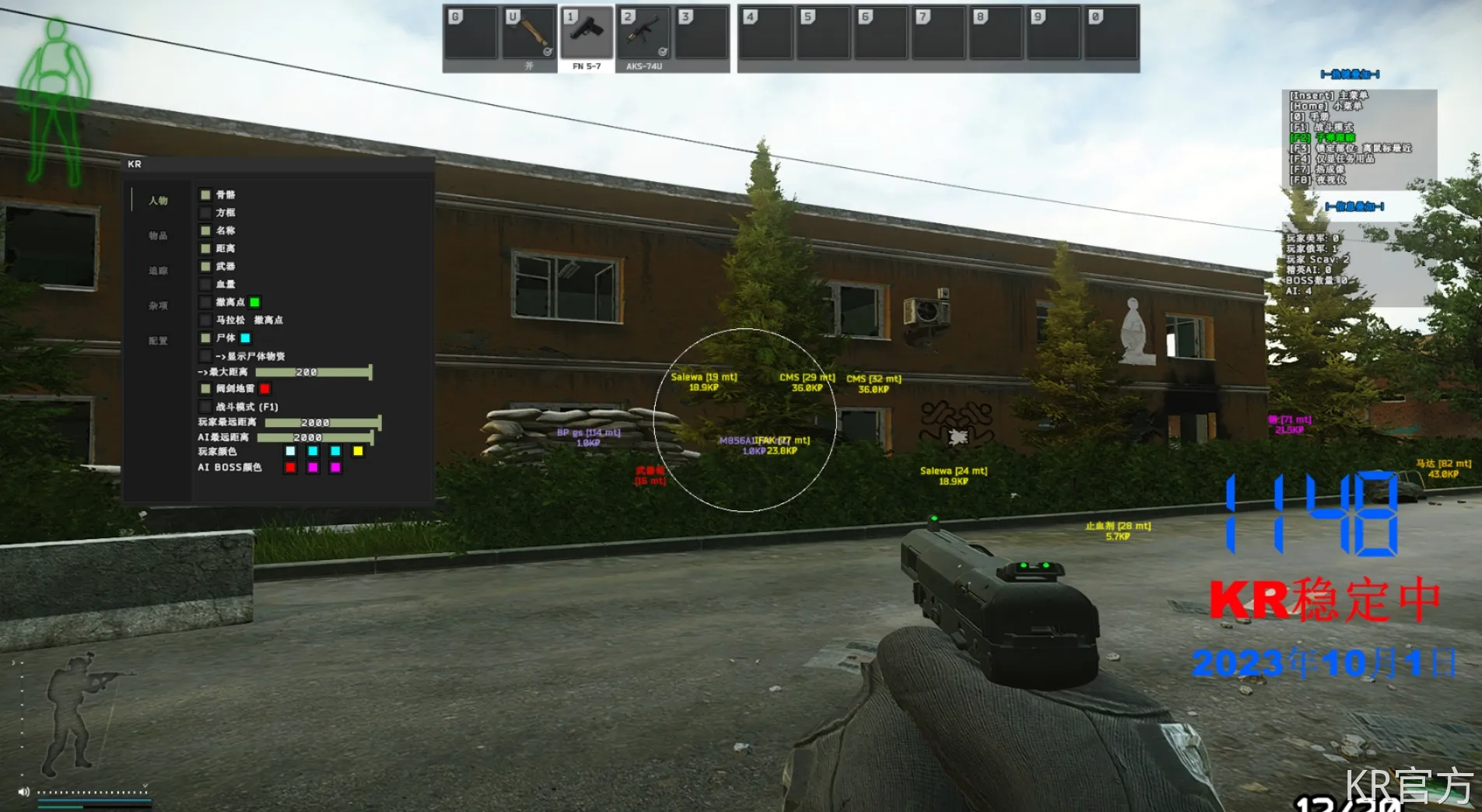Tick the 显示尸体物资 checkbox

(205, 355)
